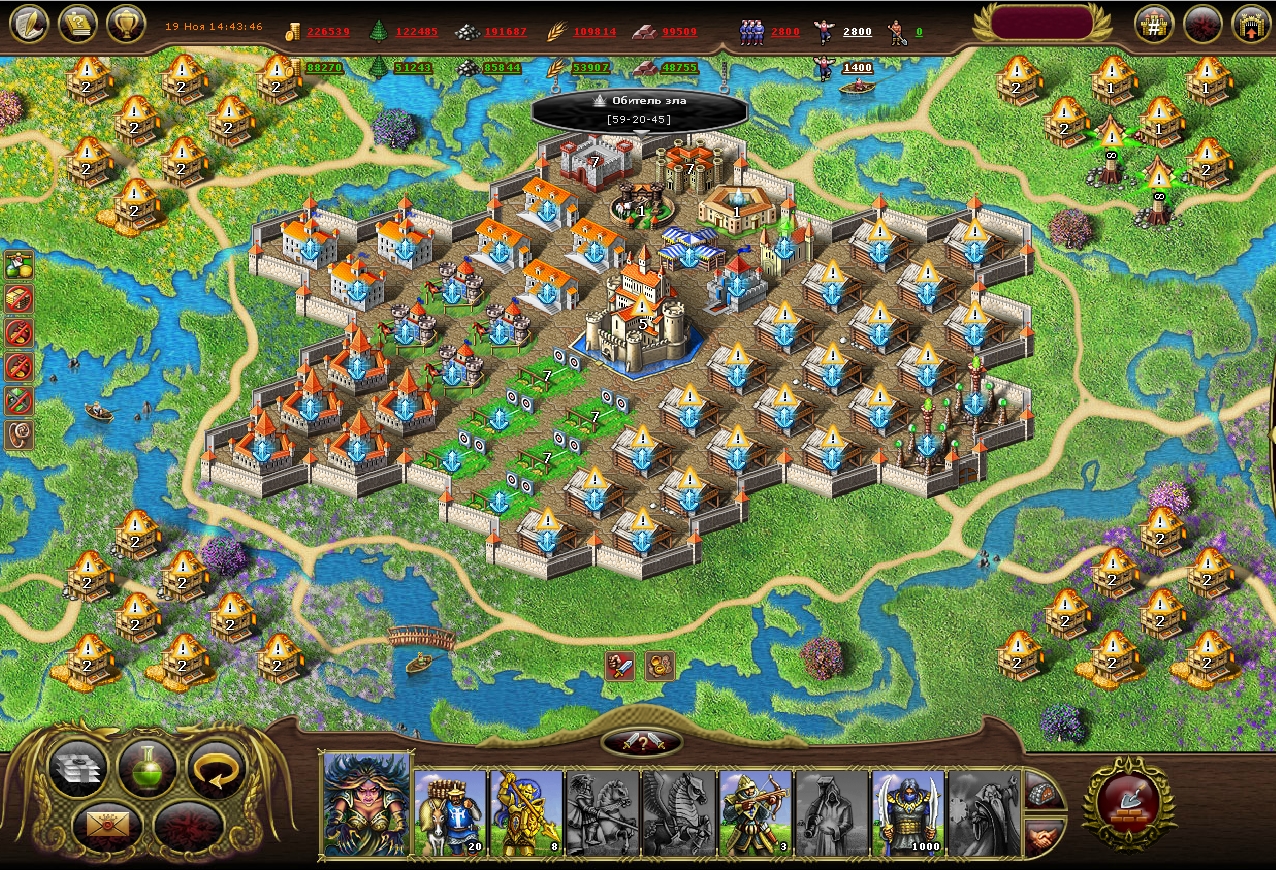Click the red sword icon above bottom bar

coord(620,665)
